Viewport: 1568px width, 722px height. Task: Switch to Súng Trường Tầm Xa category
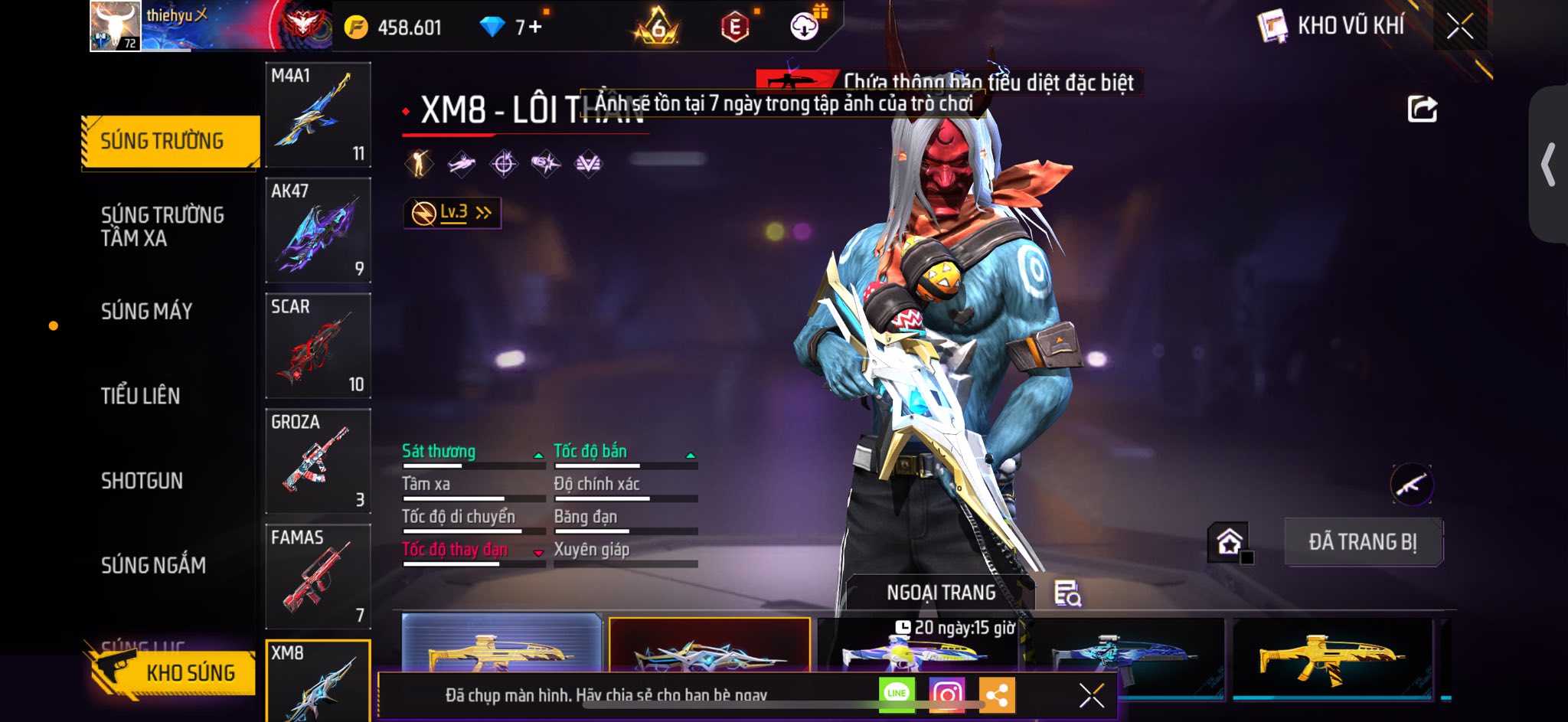click(162, 227)
